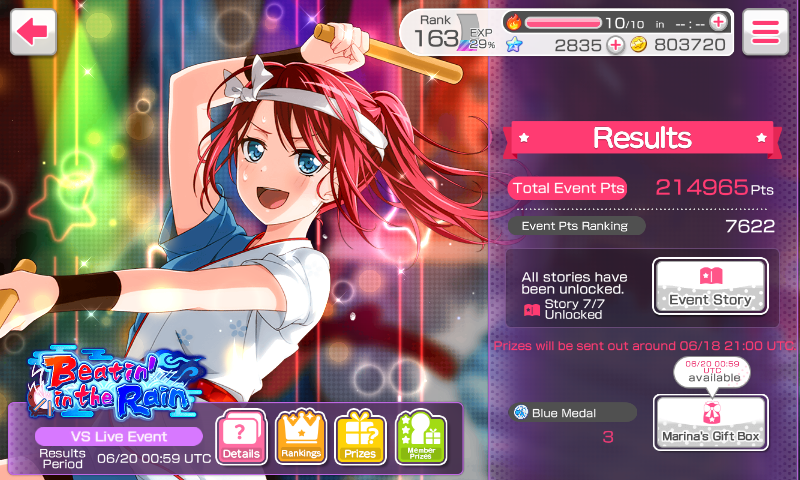Check the event Prizes

coord(360,438)
